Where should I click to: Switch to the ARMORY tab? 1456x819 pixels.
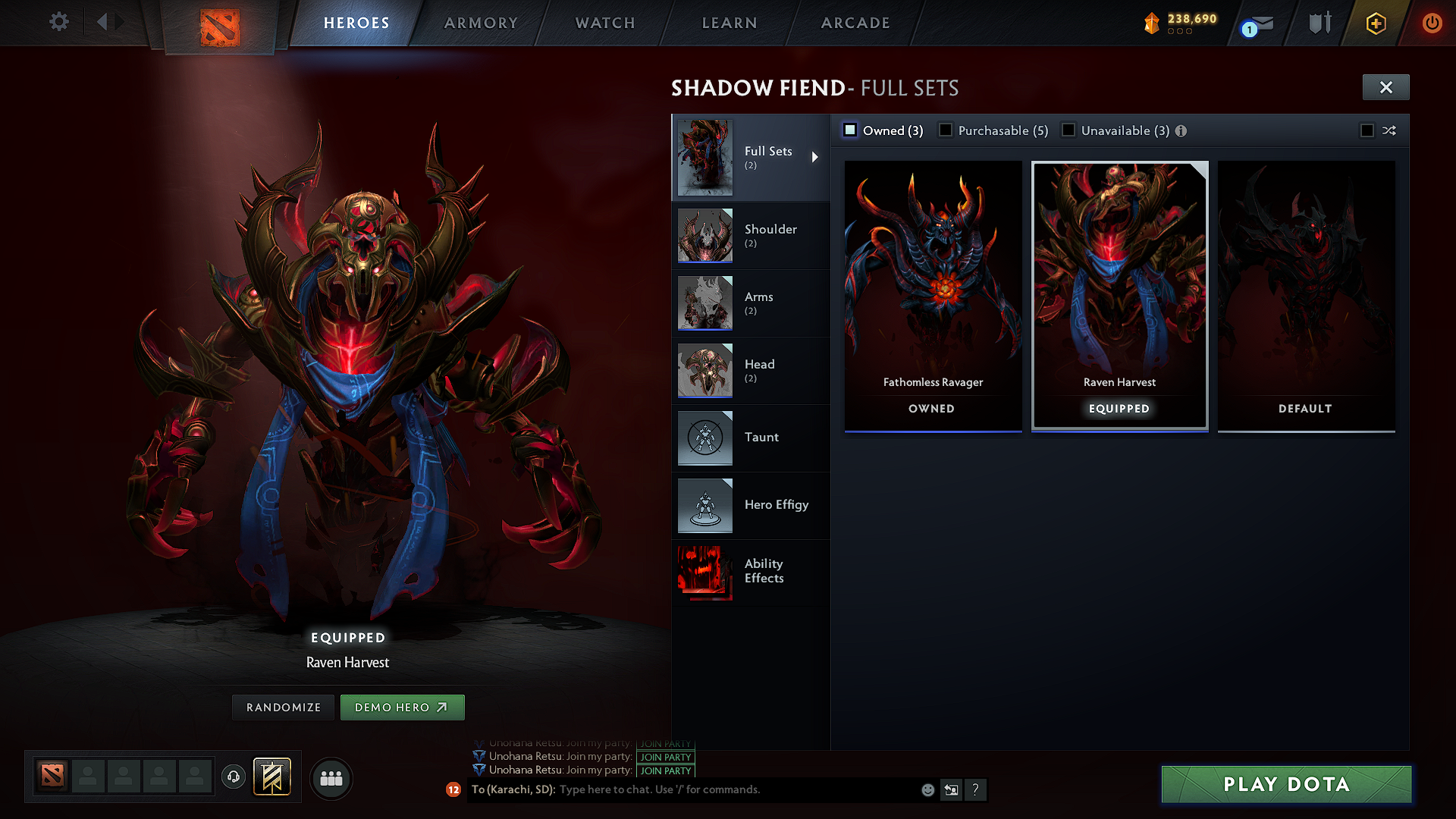coord(481,23)
